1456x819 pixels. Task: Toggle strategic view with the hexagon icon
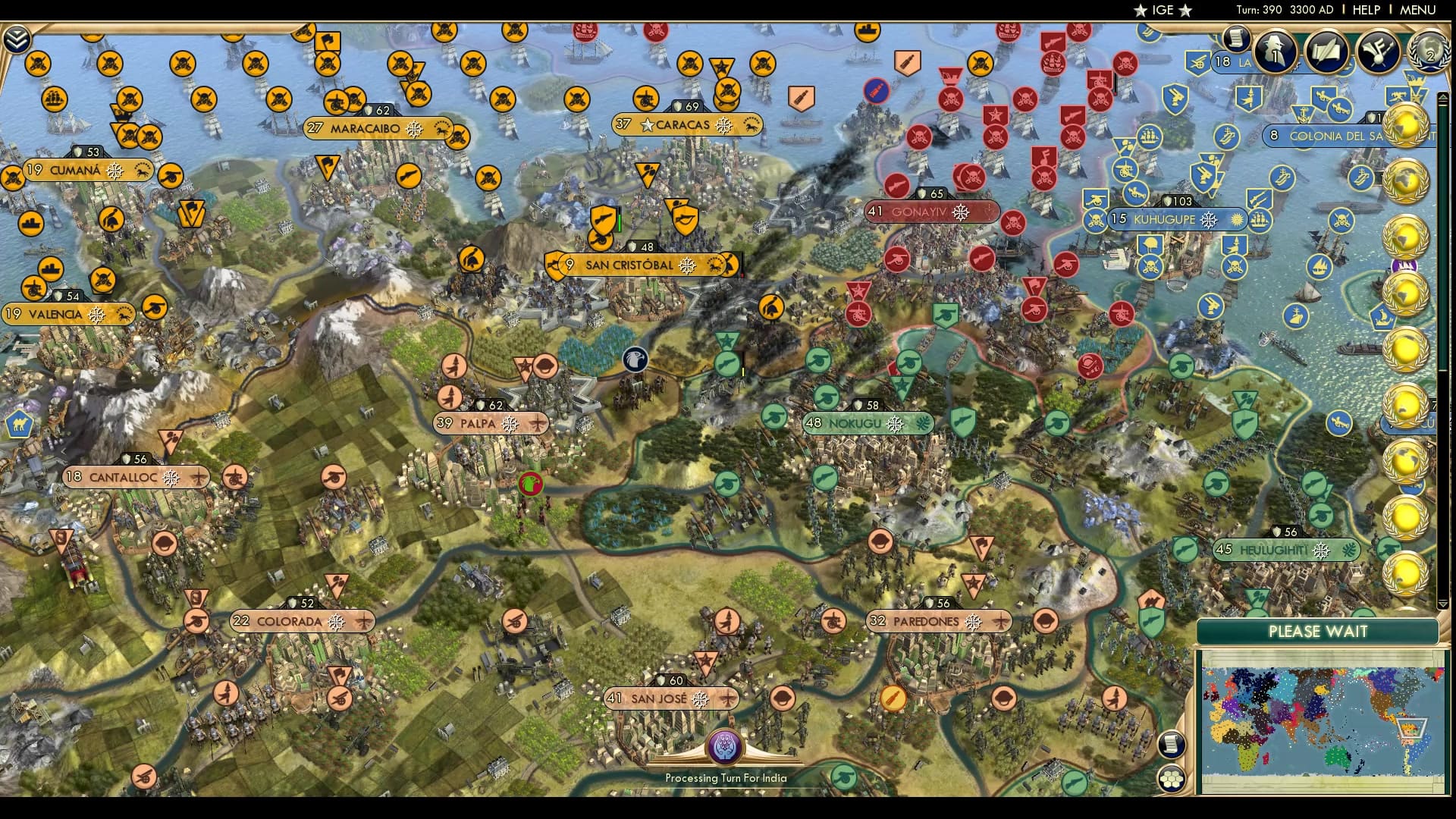click(x=1172, y=779)
